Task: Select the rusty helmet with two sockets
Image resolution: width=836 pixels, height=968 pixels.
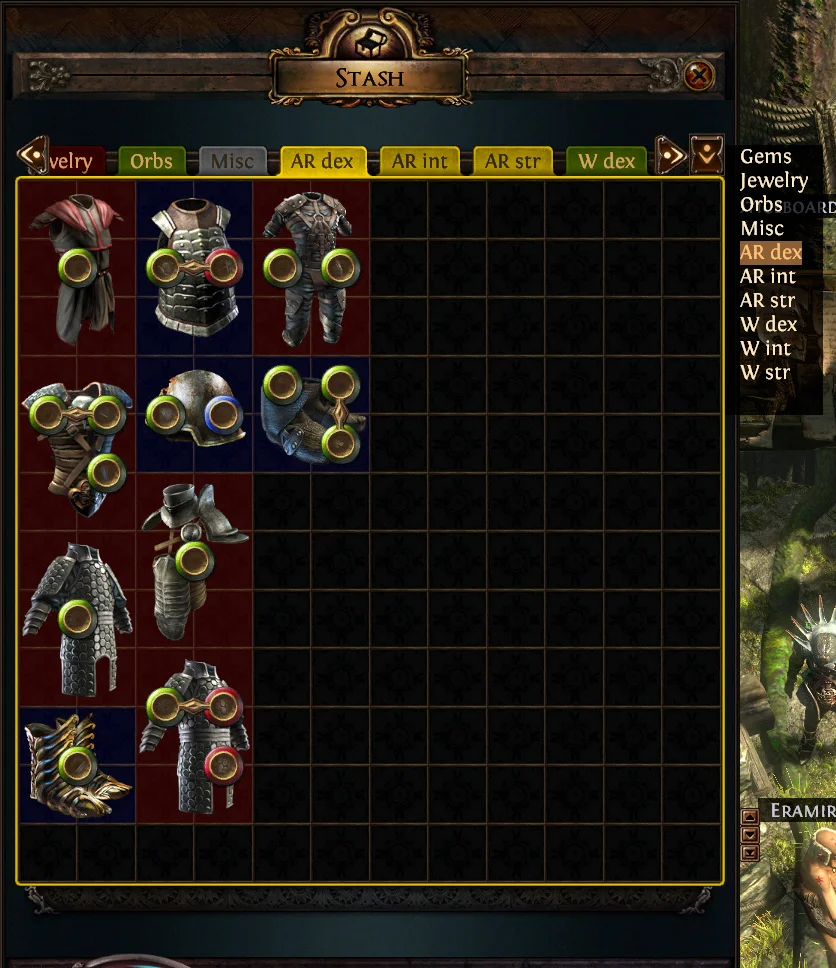Action: click(x=195, y=411)
